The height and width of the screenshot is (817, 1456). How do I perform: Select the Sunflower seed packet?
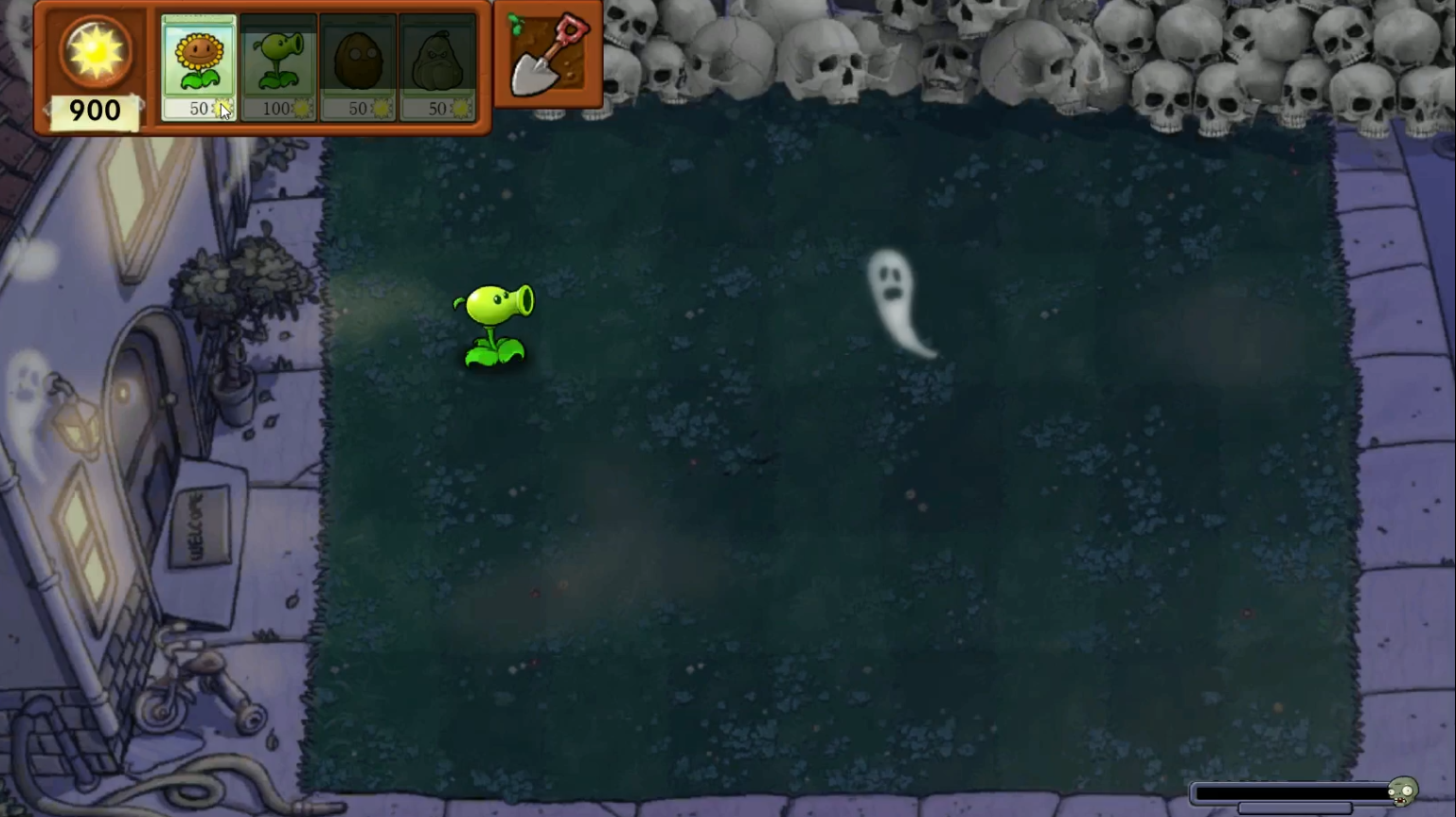pyautogui.click(x=198, y=59)
